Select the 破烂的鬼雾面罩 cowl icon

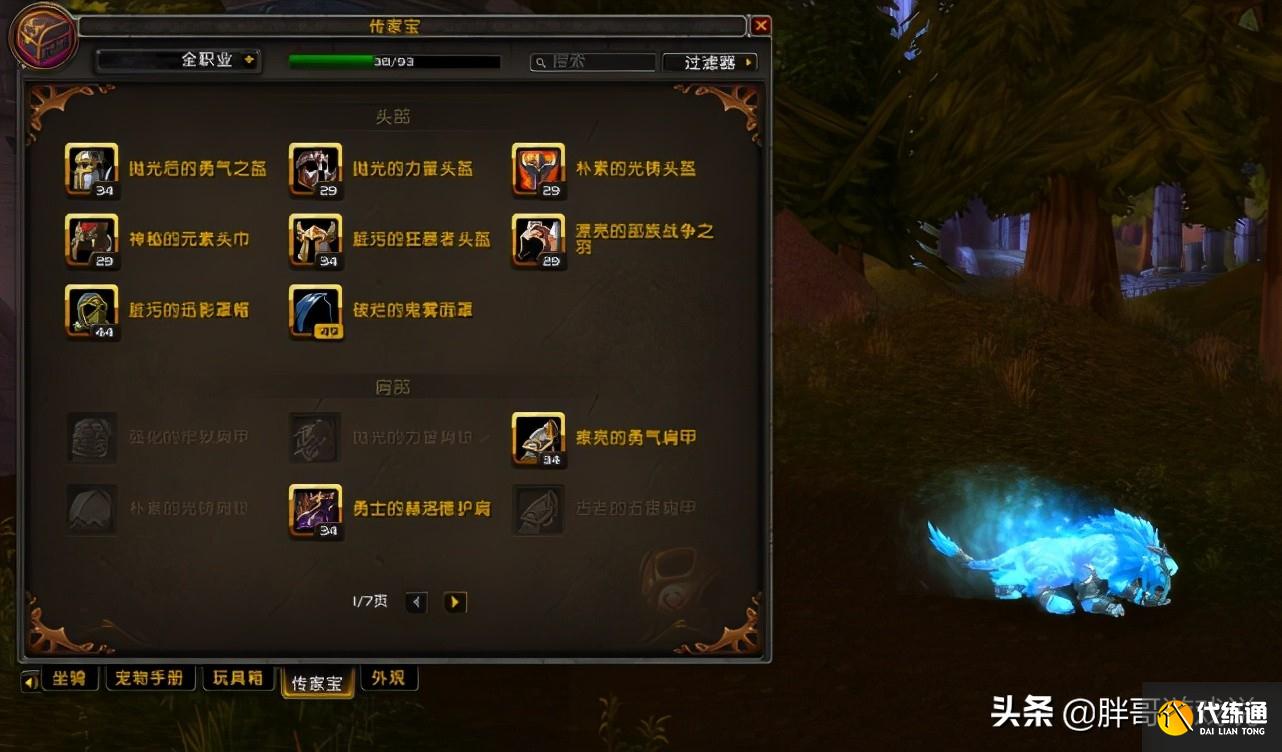click(x=315, y=312)
